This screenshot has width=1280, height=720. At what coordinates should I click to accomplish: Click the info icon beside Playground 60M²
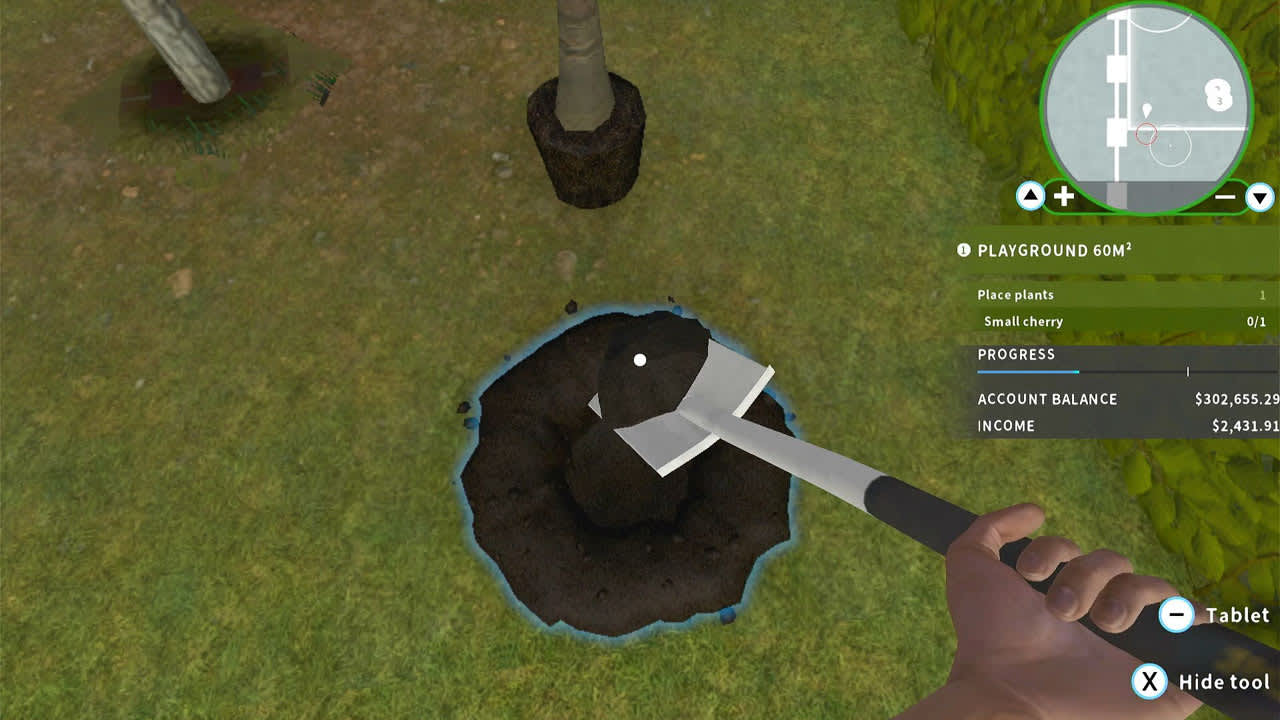pos(961,252)
